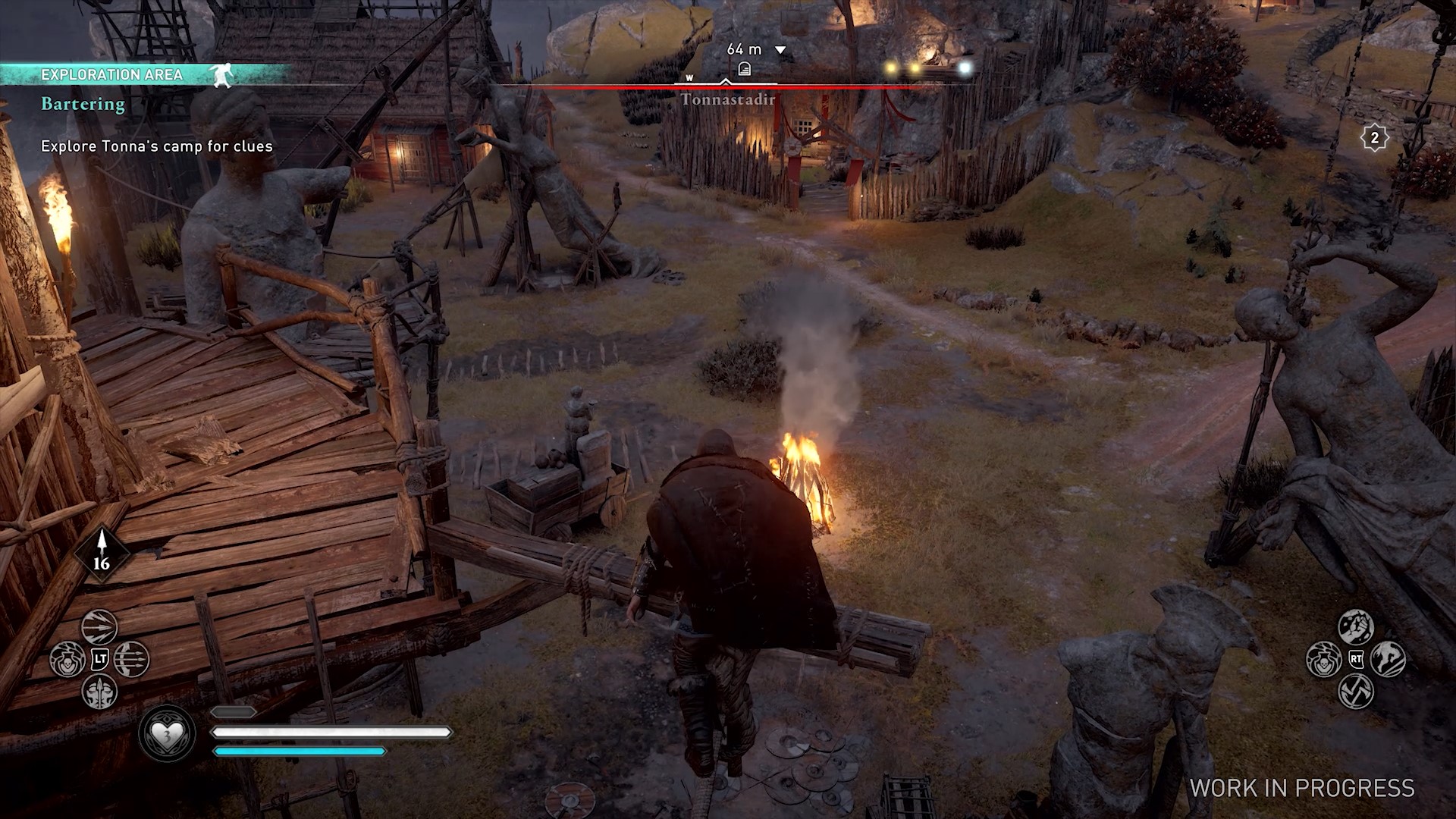
Task: Choose the triple-arrow volley ability
Action: click(x=130, y=658)
